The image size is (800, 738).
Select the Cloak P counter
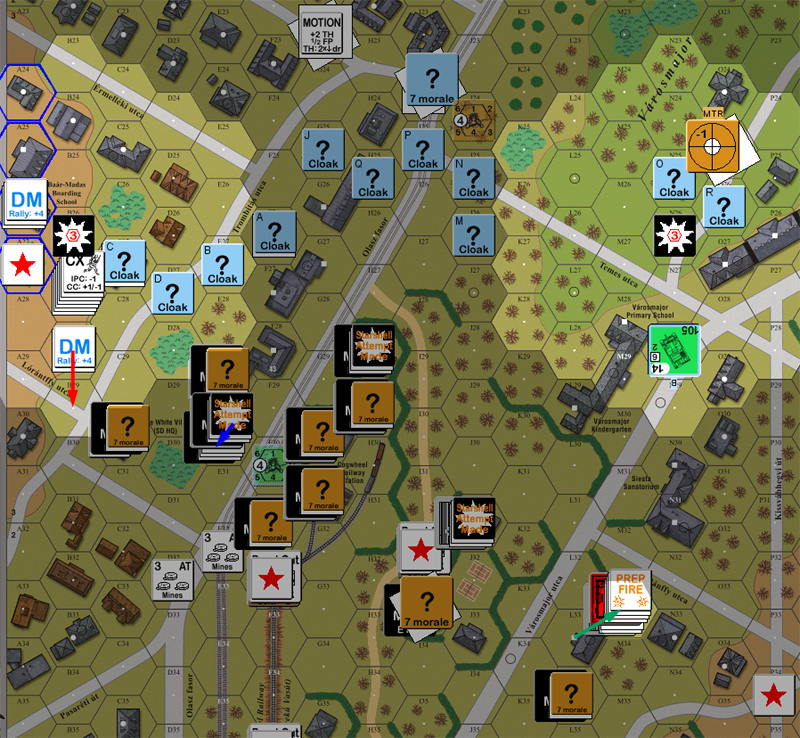tap(423, 151)
